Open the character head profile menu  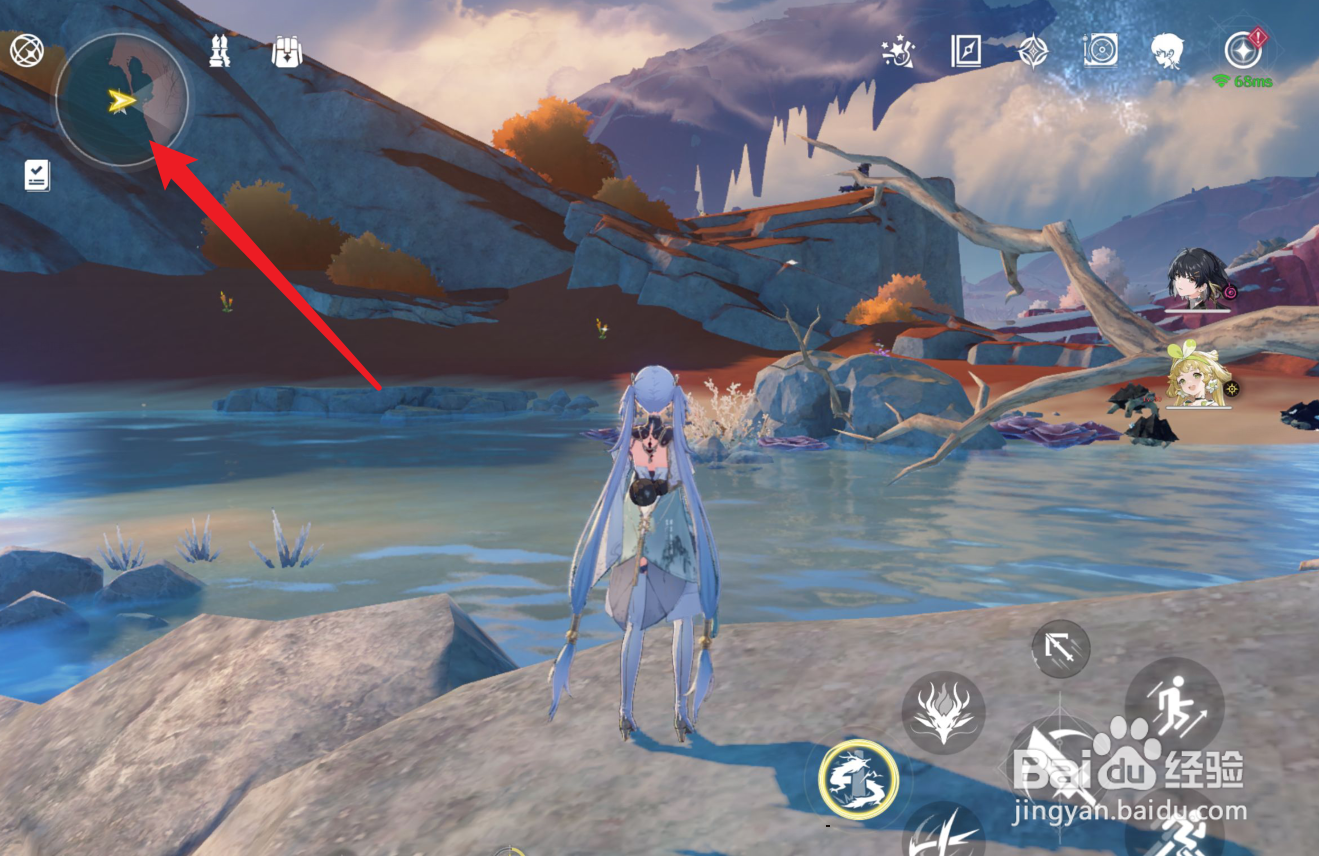click(1167, 51)
